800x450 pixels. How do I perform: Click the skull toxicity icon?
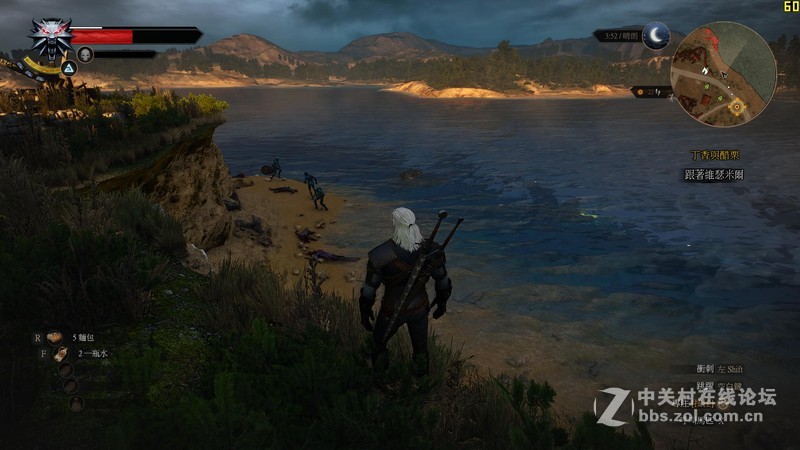[x=85, y=54]
